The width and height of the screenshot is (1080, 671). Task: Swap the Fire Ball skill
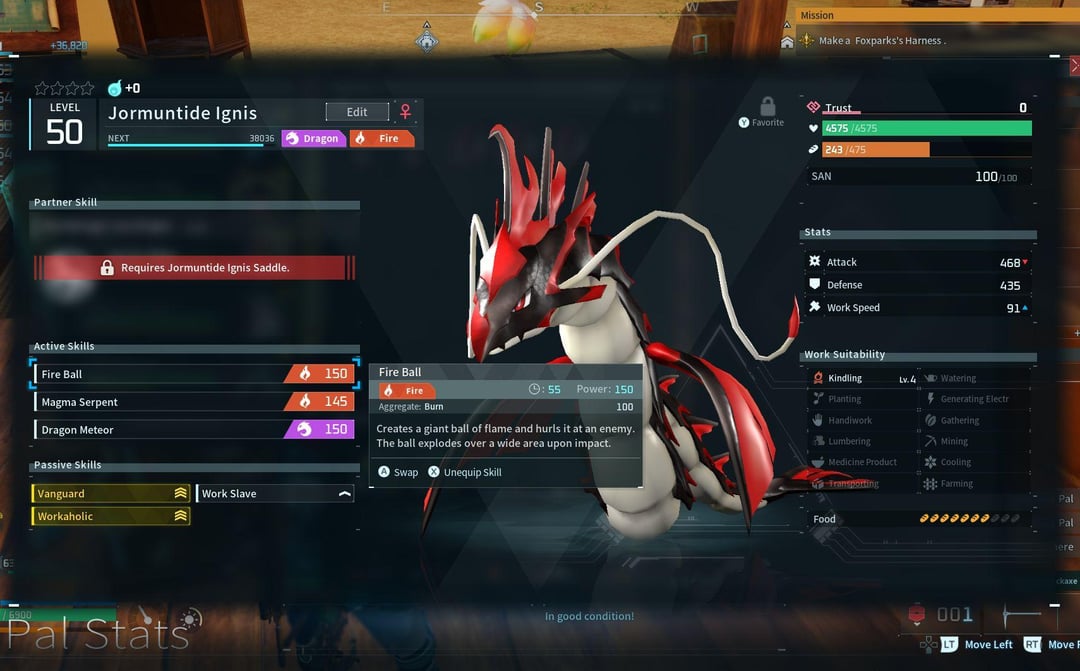coord(398,472)
